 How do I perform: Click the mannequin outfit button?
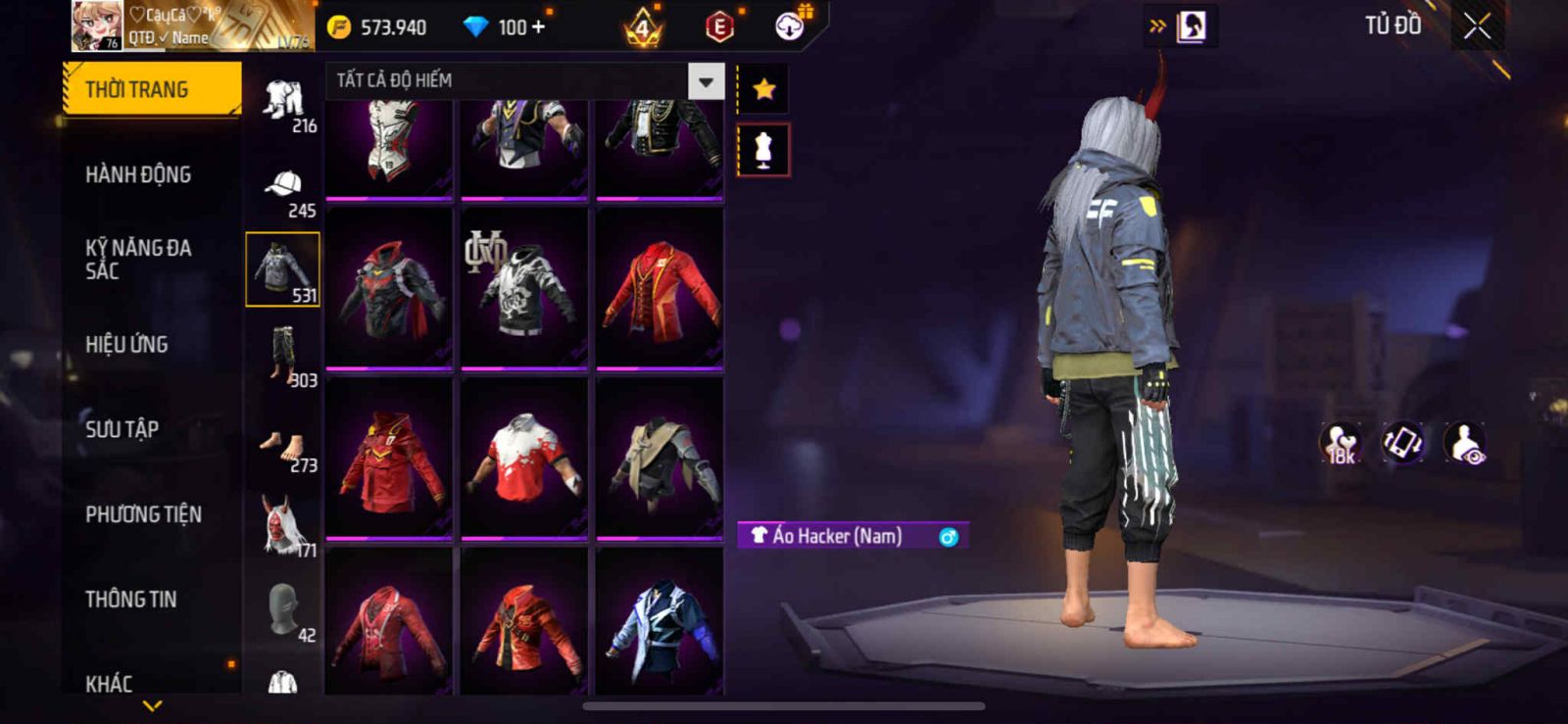[x=763, y=150]
